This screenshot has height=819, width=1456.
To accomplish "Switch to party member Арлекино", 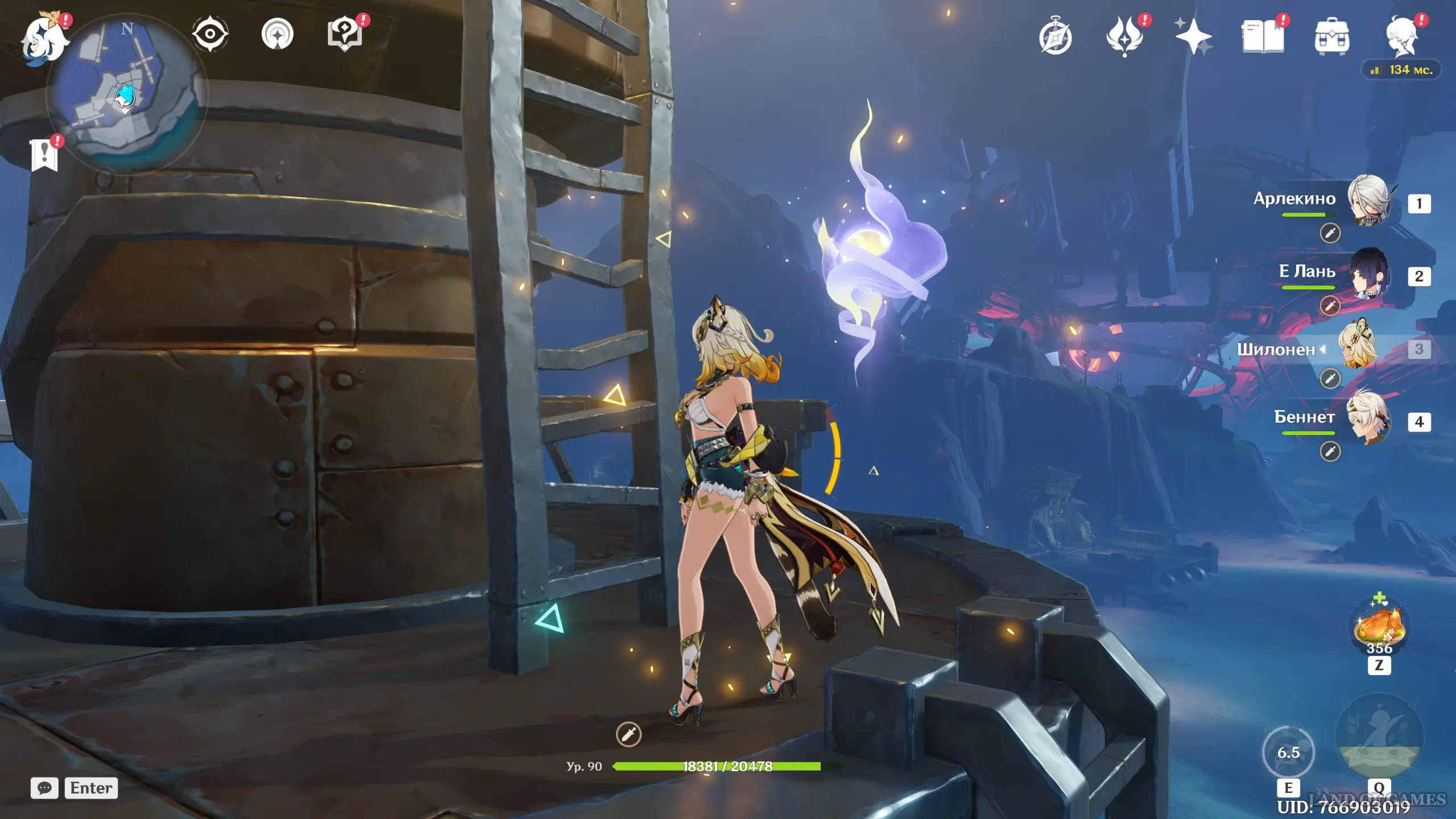I will pyautogui.click(x=1368, y=201).
